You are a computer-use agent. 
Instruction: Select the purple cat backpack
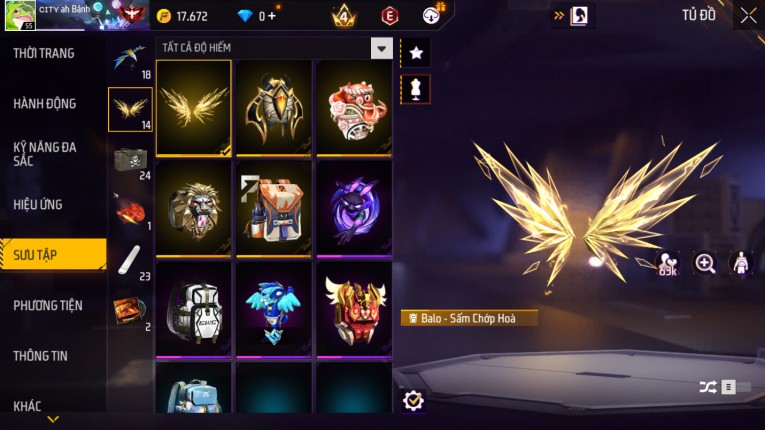point(354,207)
